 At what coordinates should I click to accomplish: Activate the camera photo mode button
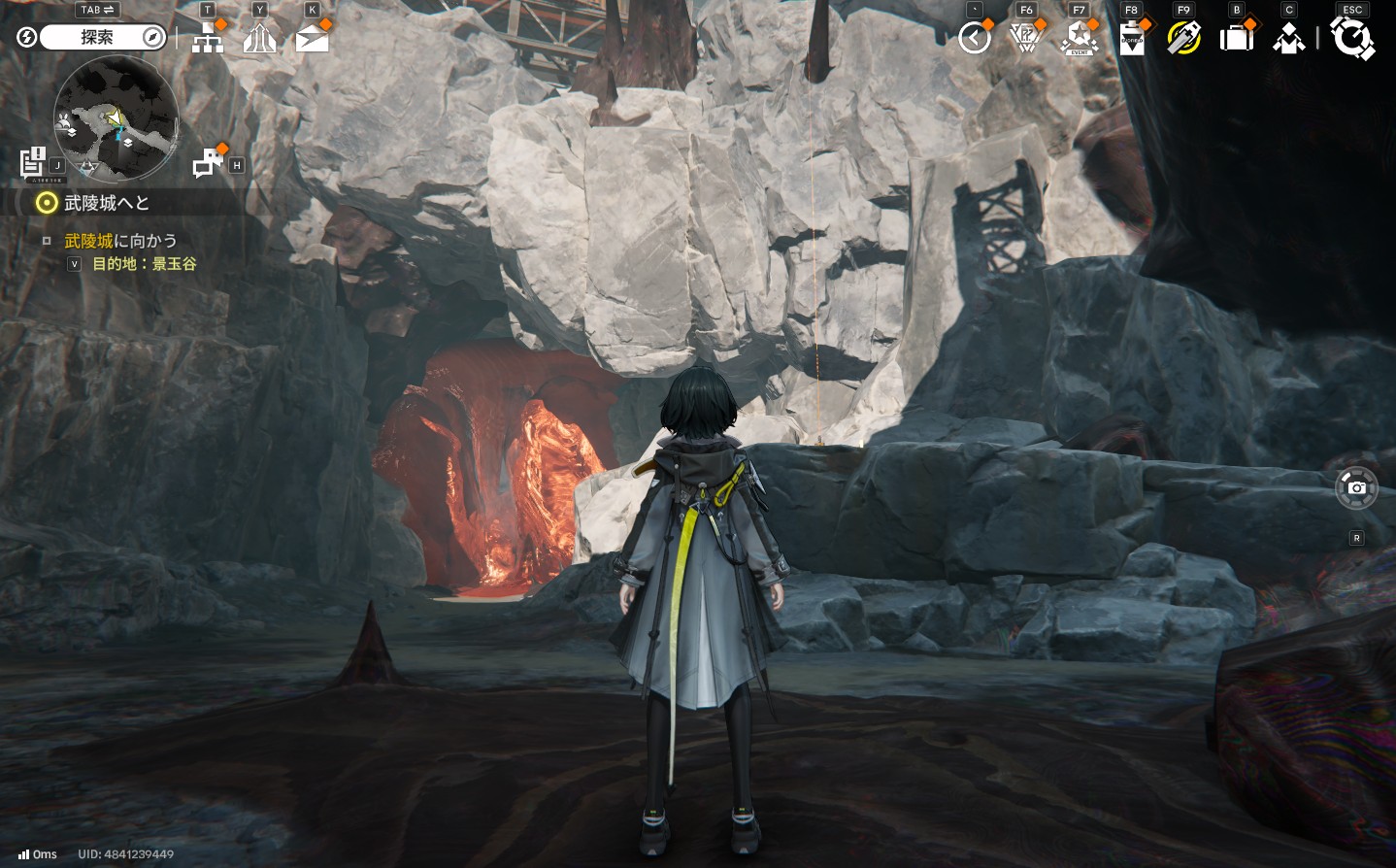1356,487
